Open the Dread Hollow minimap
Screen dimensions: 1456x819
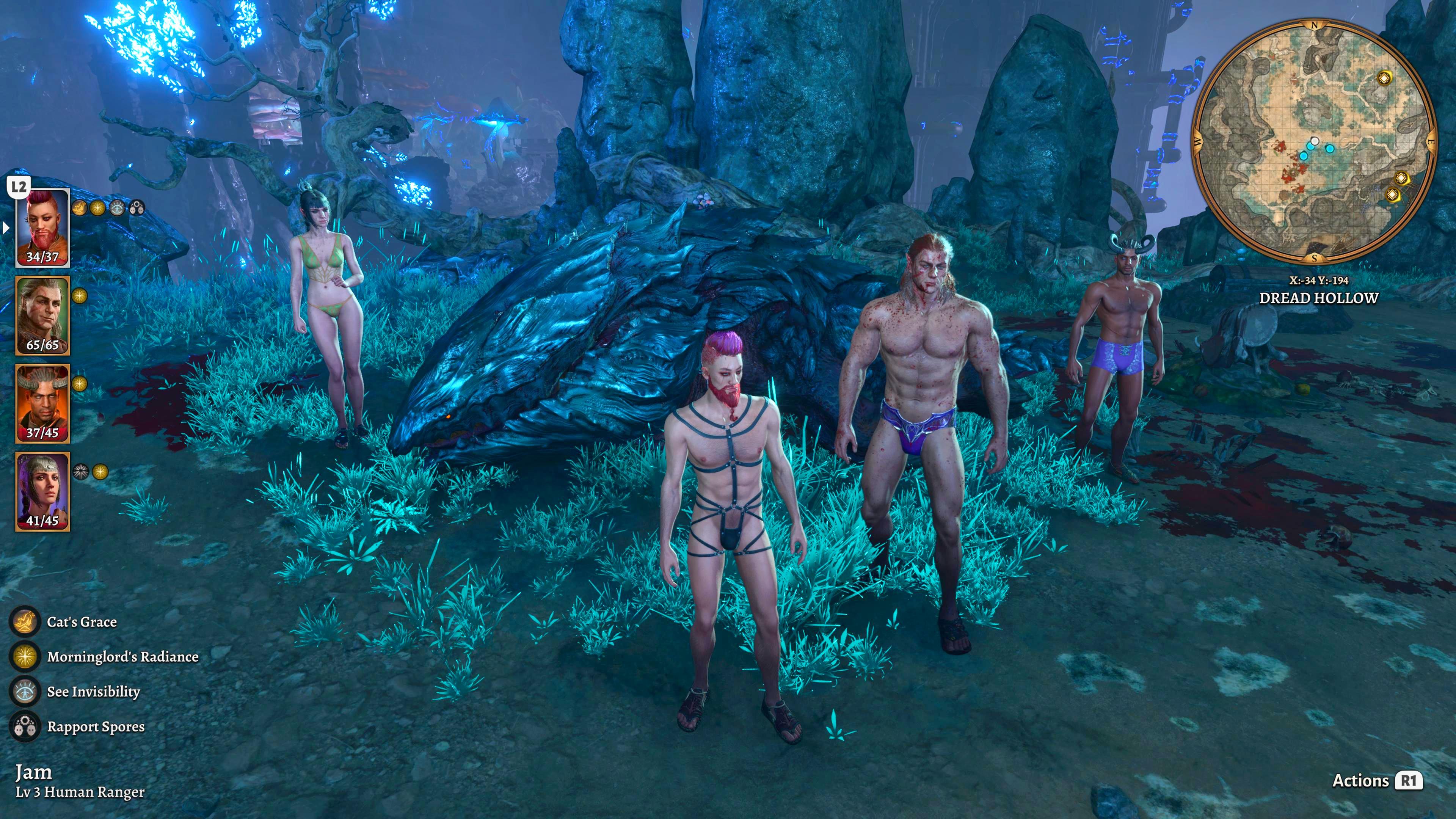[x=1314, y=141]
